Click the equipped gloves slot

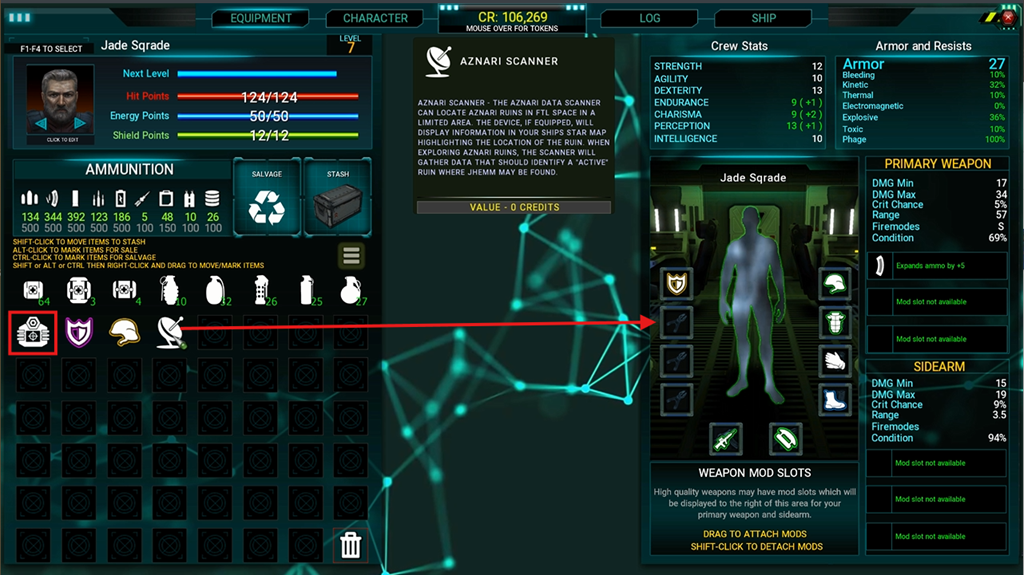click(834, 360)
